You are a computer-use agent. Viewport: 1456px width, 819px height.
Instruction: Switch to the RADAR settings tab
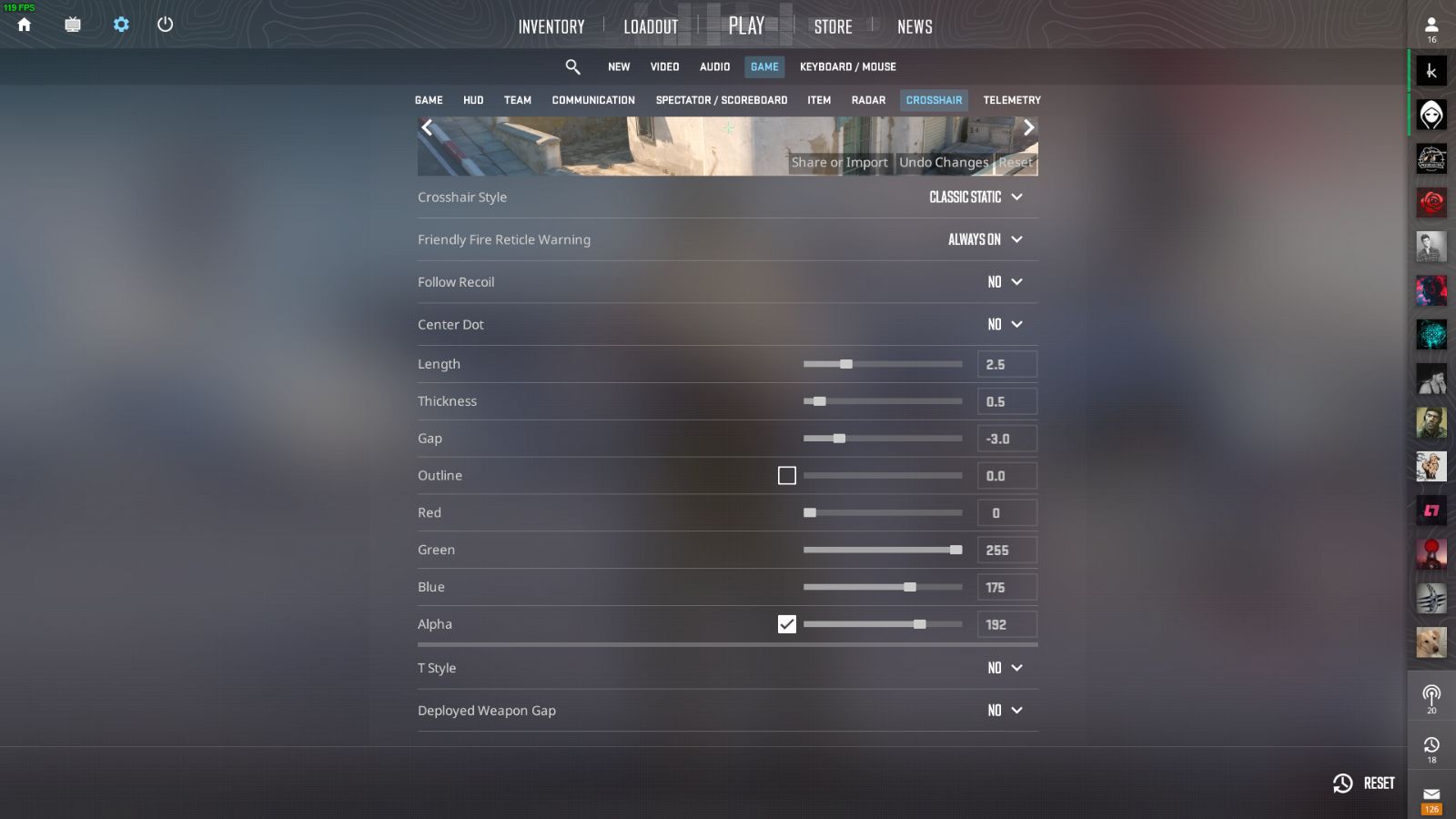[867, 100]
